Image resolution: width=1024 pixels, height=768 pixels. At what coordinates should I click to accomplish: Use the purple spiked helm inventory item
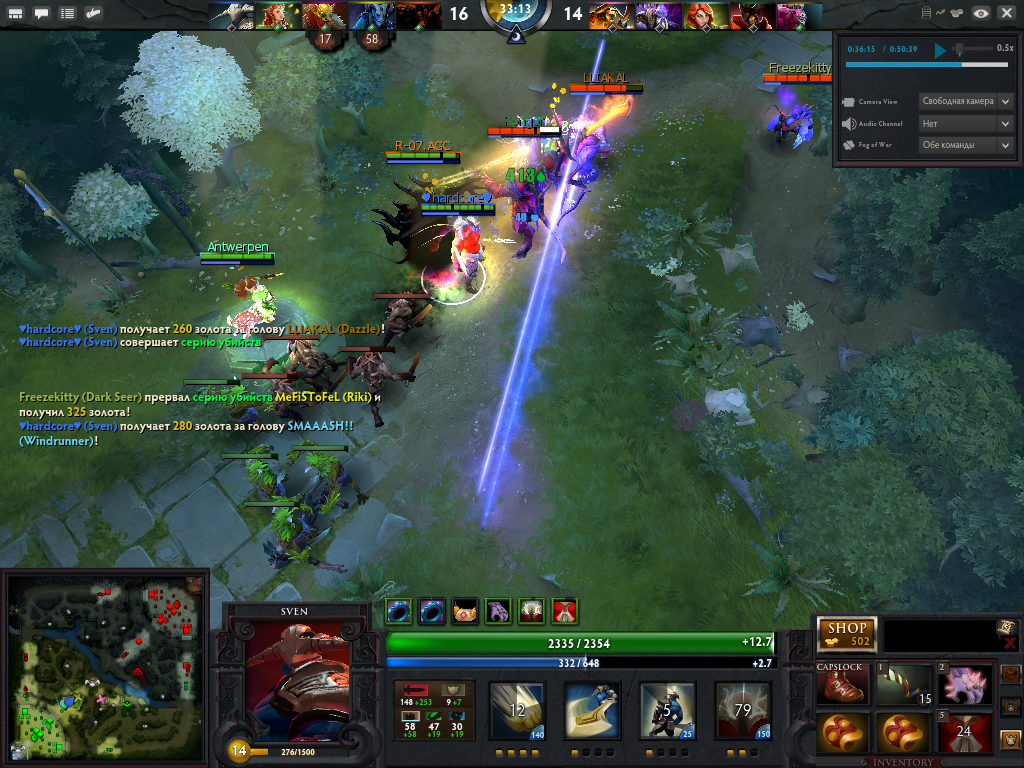(x=965, y=687)
